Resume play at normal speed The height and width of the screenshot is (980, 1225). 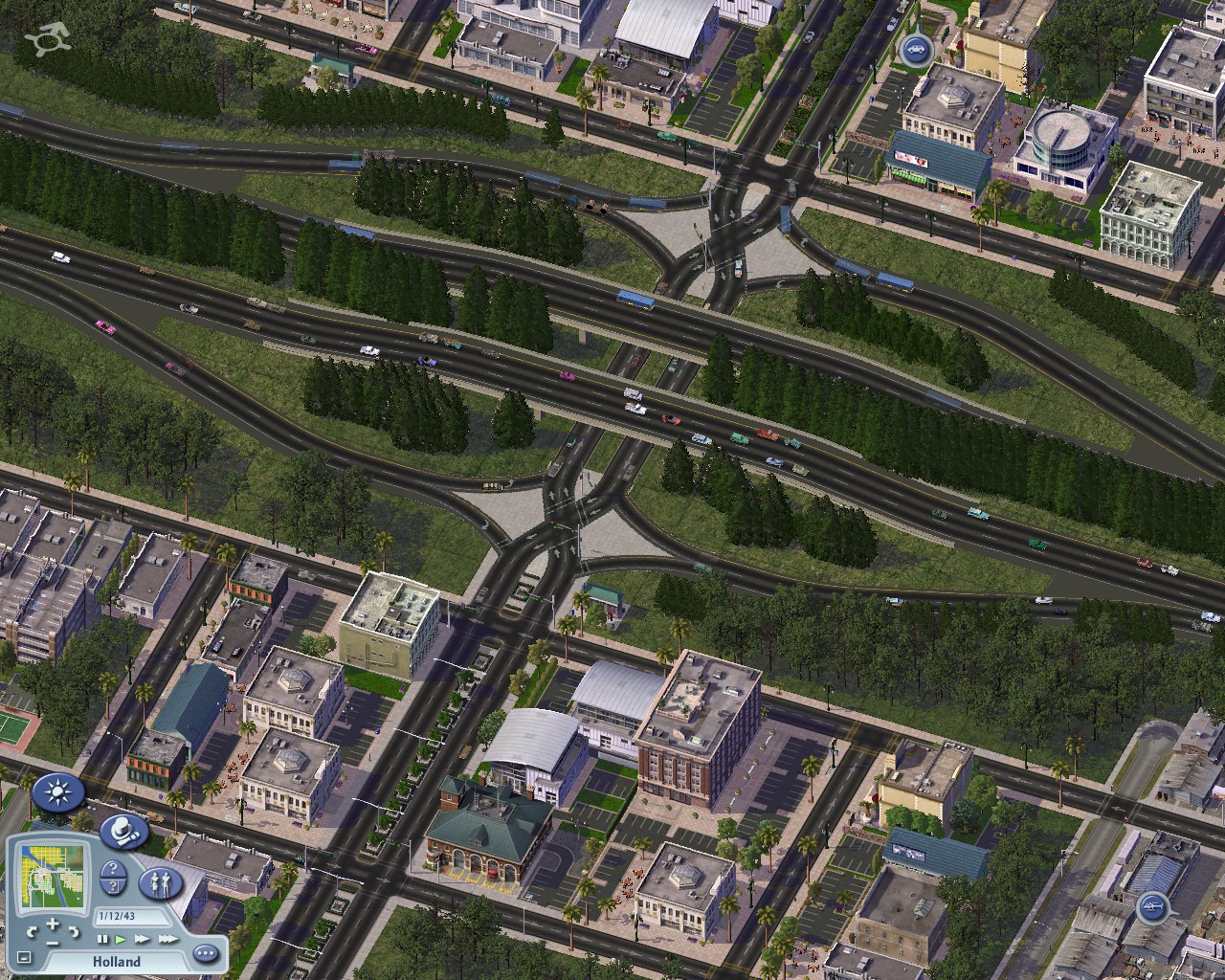tap(120, 940)
